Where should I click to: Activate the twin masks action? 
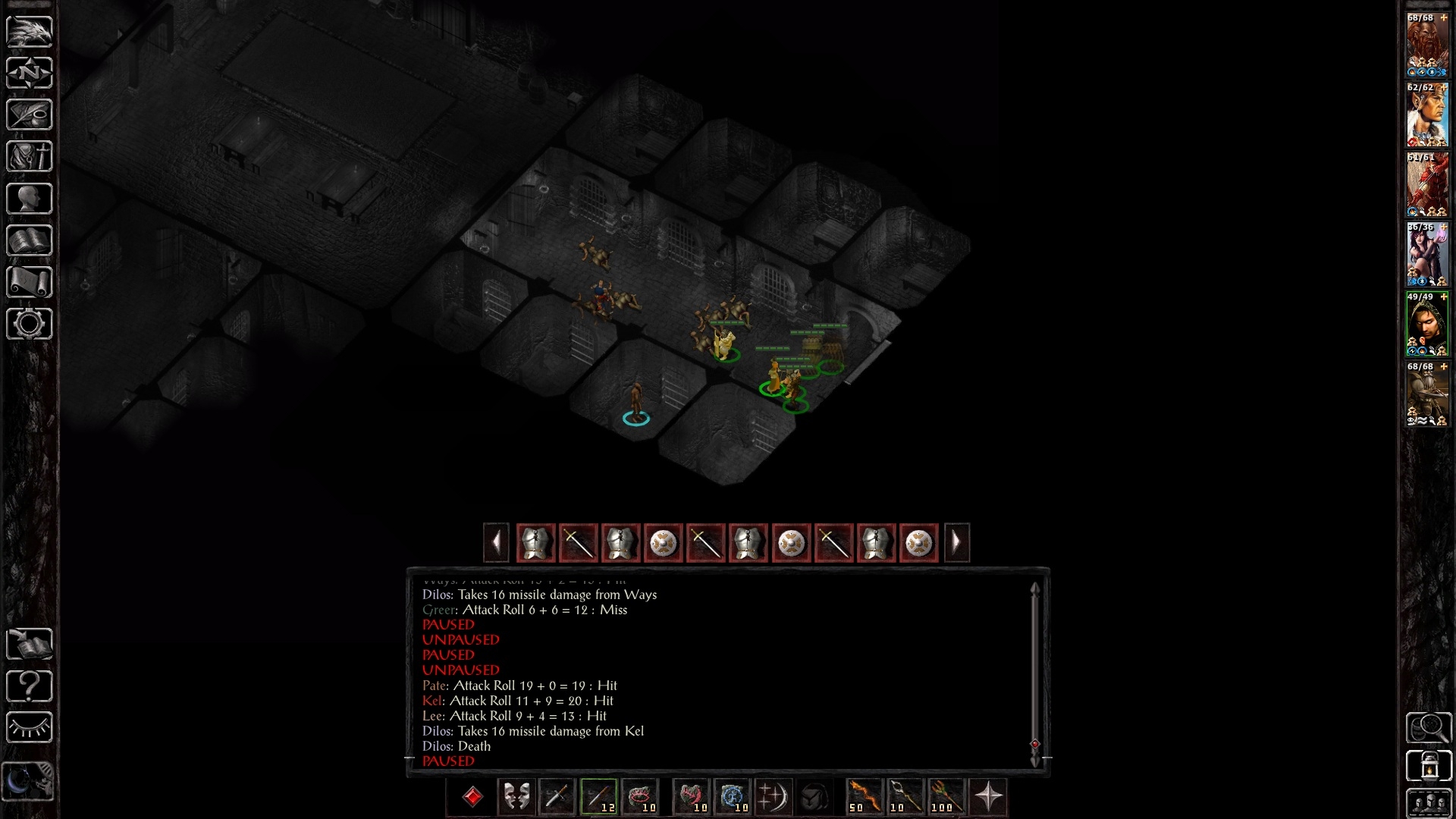[516, 797]
